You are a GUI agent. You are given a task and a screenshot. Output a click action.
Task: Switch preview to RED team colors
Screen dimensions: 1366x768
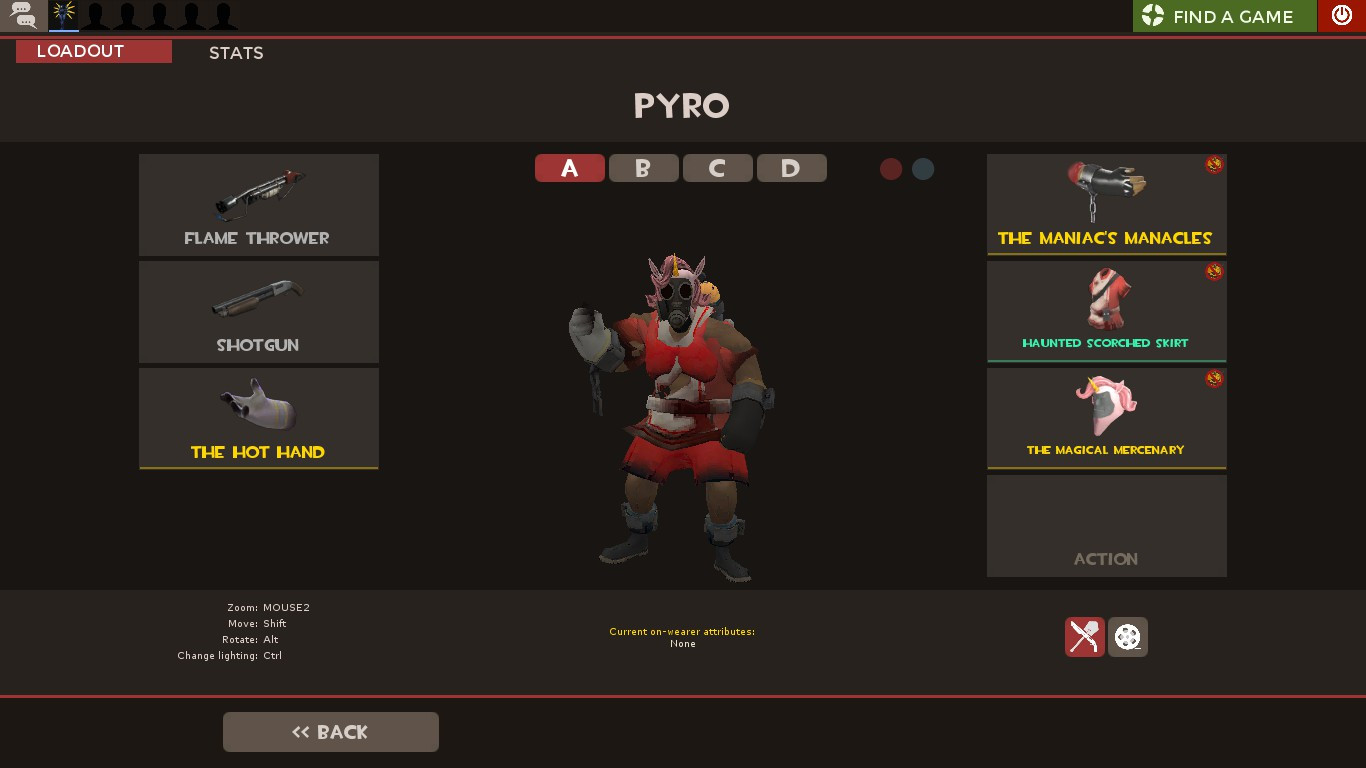point(891,168)
